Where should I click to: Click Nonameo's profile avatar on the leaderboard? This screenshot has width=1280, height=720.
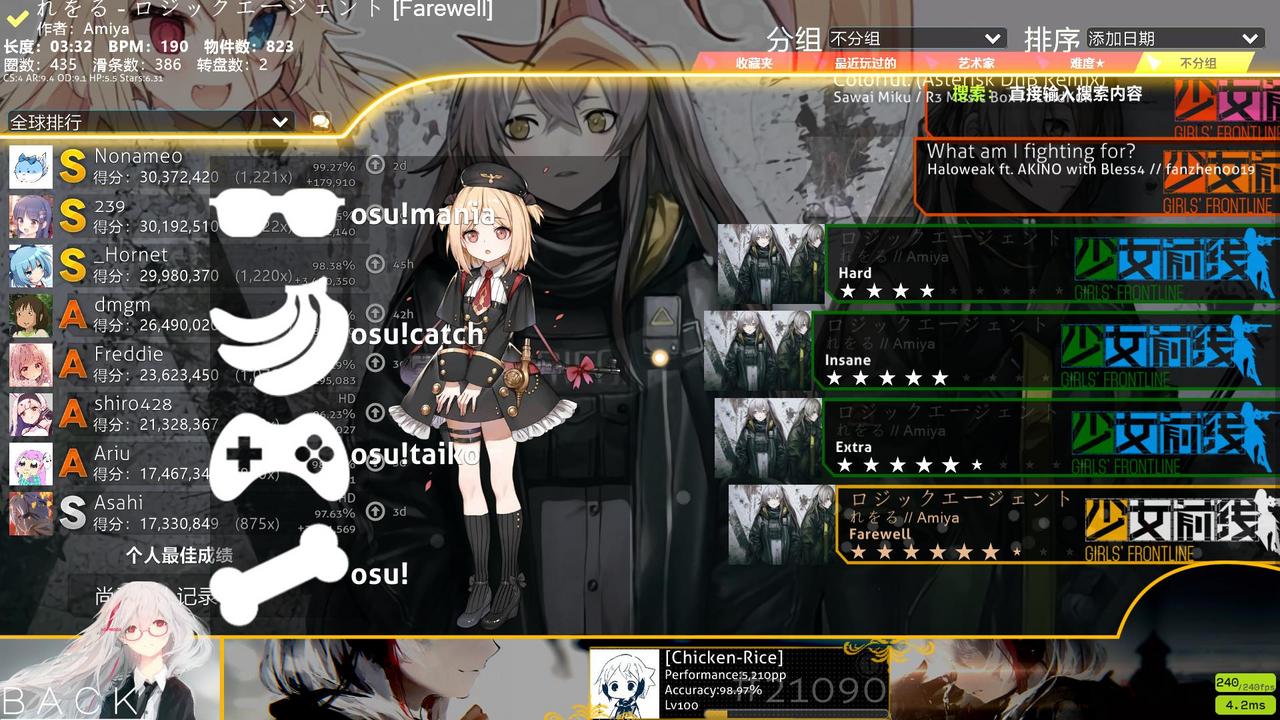(x=30, y=167)
